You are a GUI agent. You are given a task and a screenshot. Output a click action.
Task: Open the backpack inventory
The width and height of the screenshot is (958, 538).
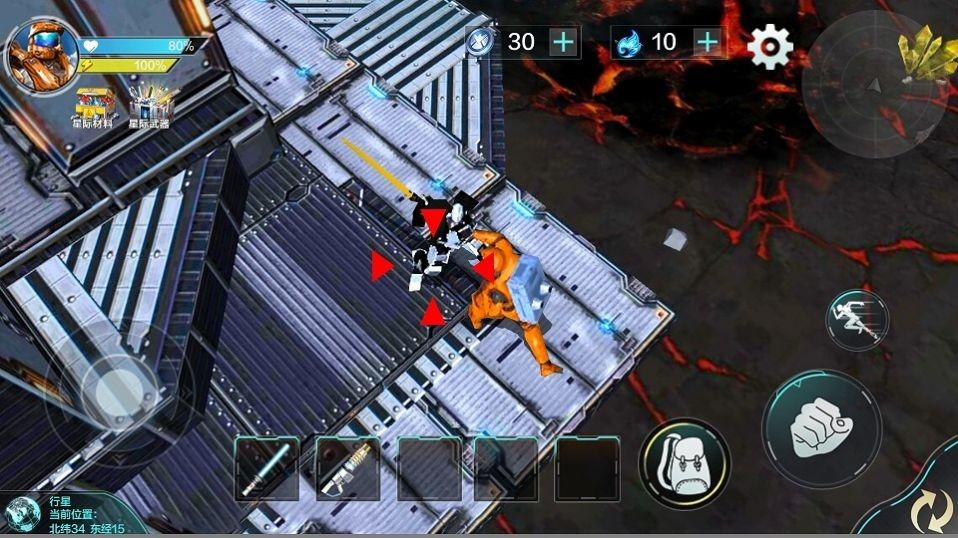(x=684, y=463)
